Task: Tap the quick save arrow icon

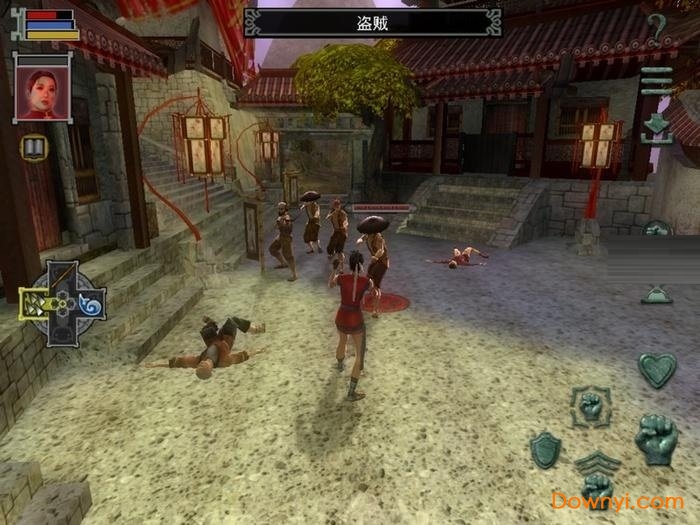Action: click(656, 126)
